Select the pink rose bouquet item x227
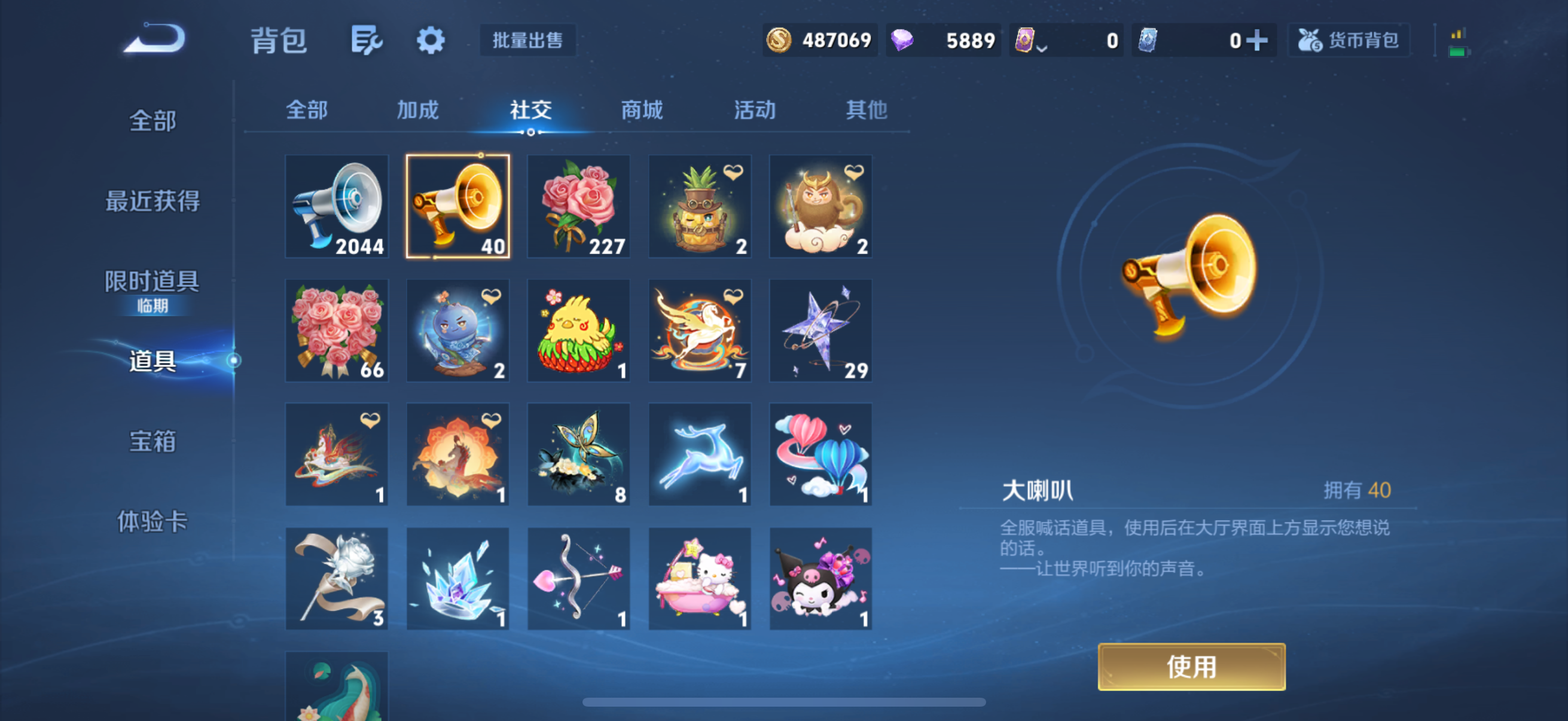1568x721 pixels. (x=579, y=207)
